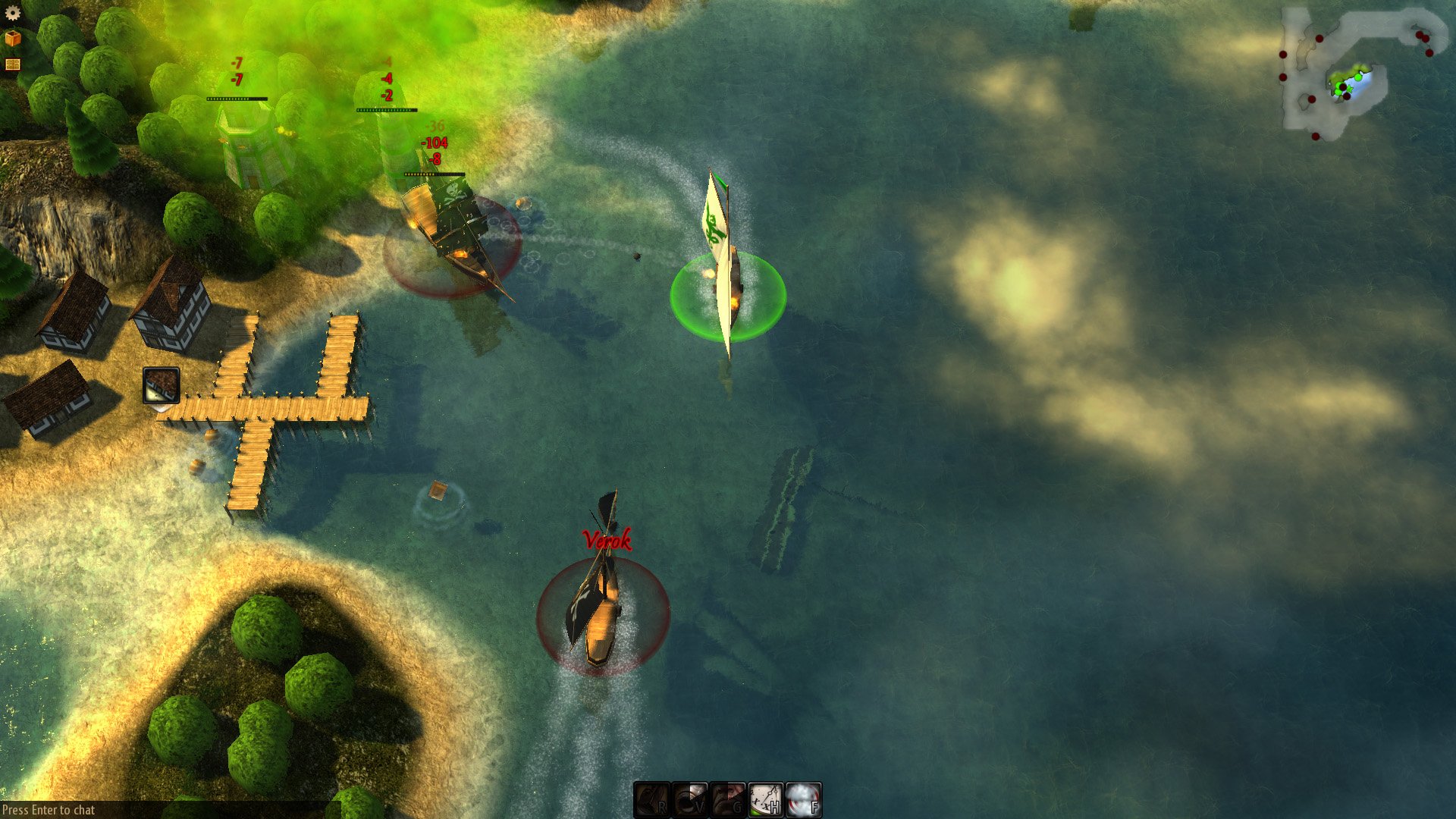Open the quest log book
This screenshot has width=1456, height=819.
tap(13, 64)
